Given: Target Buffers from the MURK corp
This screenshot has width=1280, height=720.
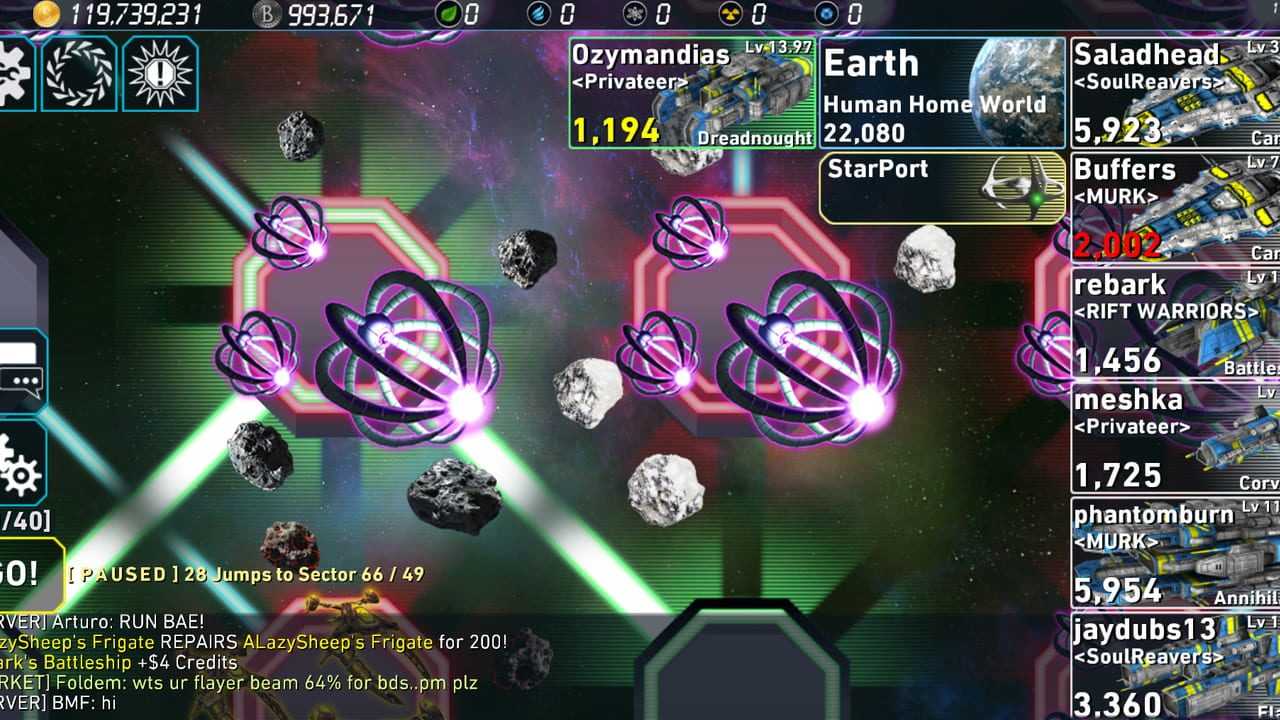Looking at the screenshot, I should click(1175, 208).
